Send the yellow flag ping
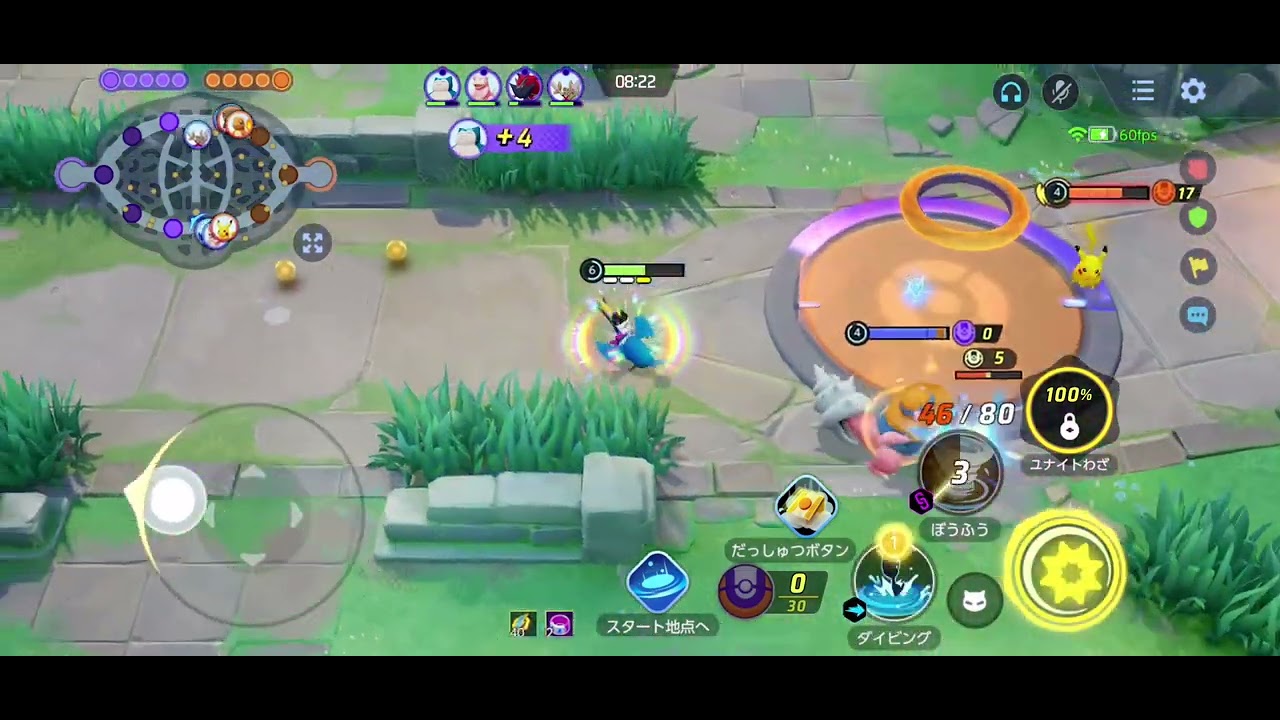Image resolution: width=1280 pixels, height=720 pixels. (x=1198, y=266)
